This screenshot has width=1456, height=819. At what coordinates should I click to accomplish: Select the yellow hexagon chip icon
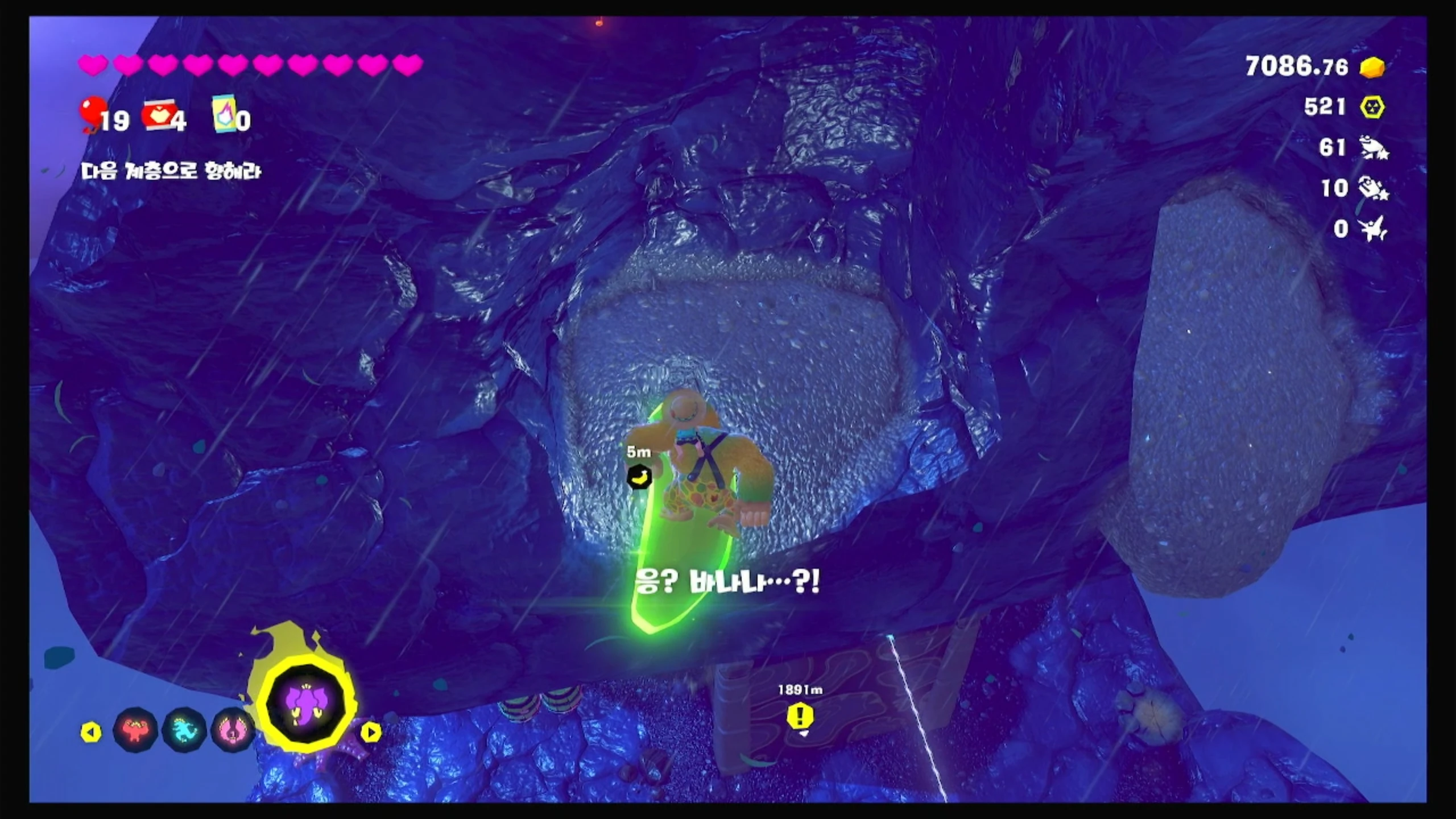[x=1372, y=107]
